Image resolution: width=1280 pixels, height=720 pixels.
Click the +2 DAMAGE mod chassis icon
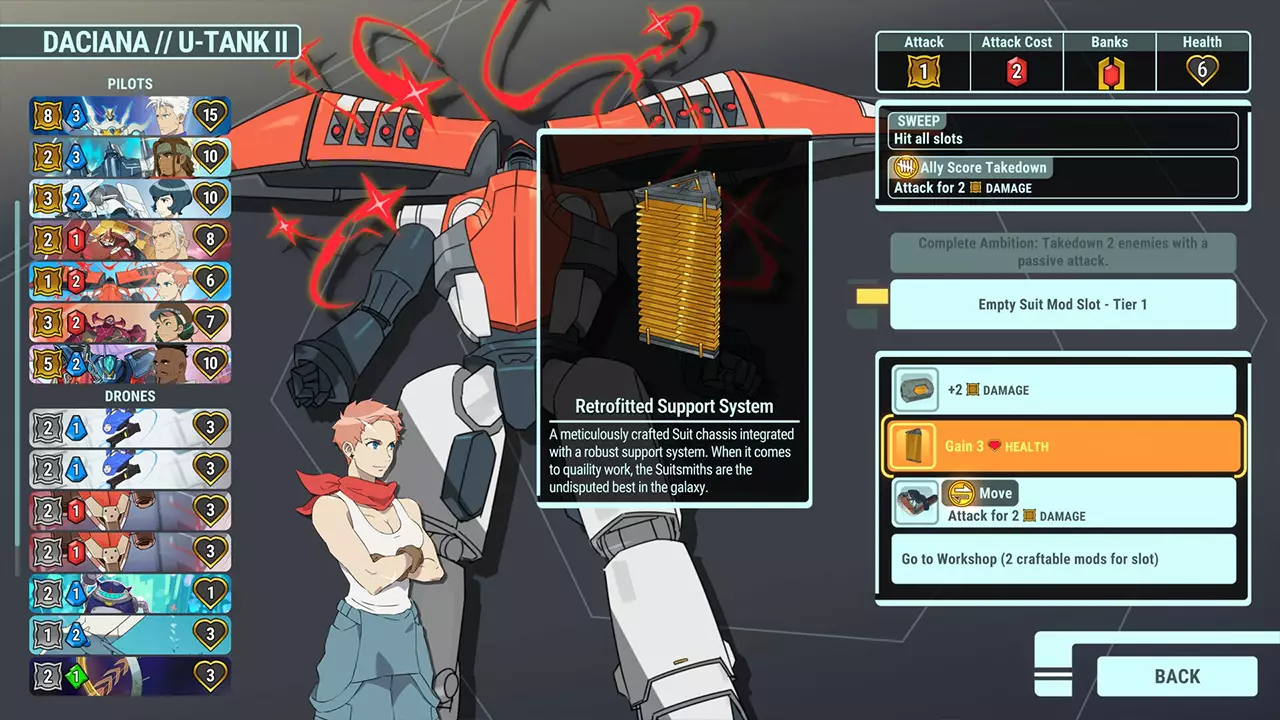point(916,389)
